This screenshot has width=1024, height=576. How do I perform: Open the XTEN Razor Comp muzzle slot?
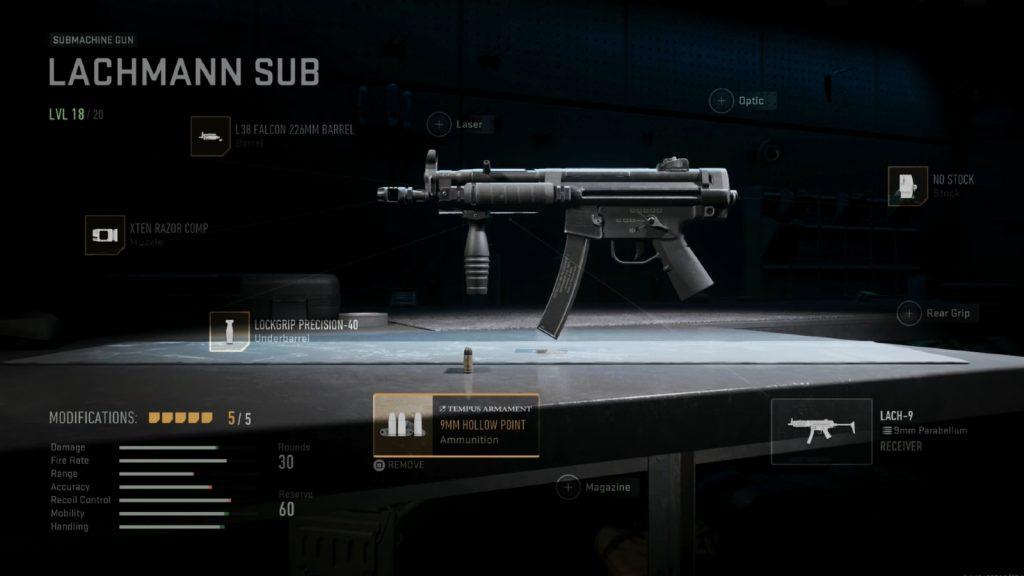105,235
